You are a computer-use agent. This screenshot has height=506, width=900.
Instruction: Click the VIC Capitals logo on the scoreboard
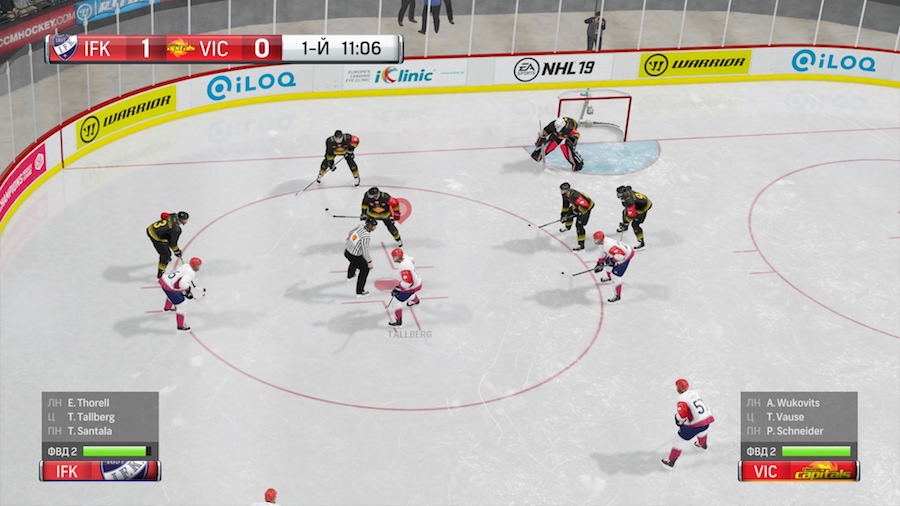click(x=180, y=48)
